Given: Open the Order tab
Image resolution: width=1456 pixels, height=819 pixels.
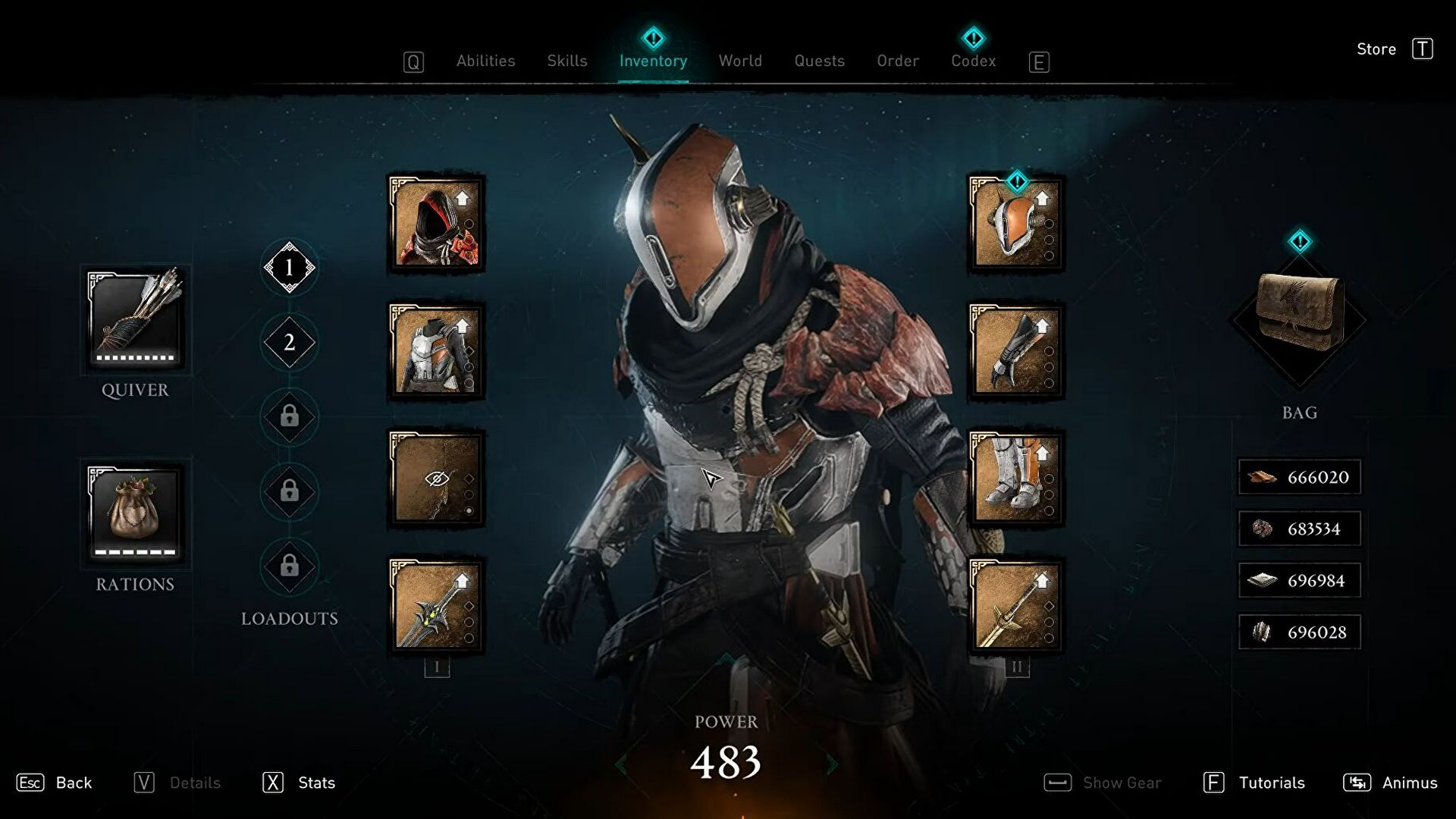Looking at the screenshot, I should click(x=898, y=61).
